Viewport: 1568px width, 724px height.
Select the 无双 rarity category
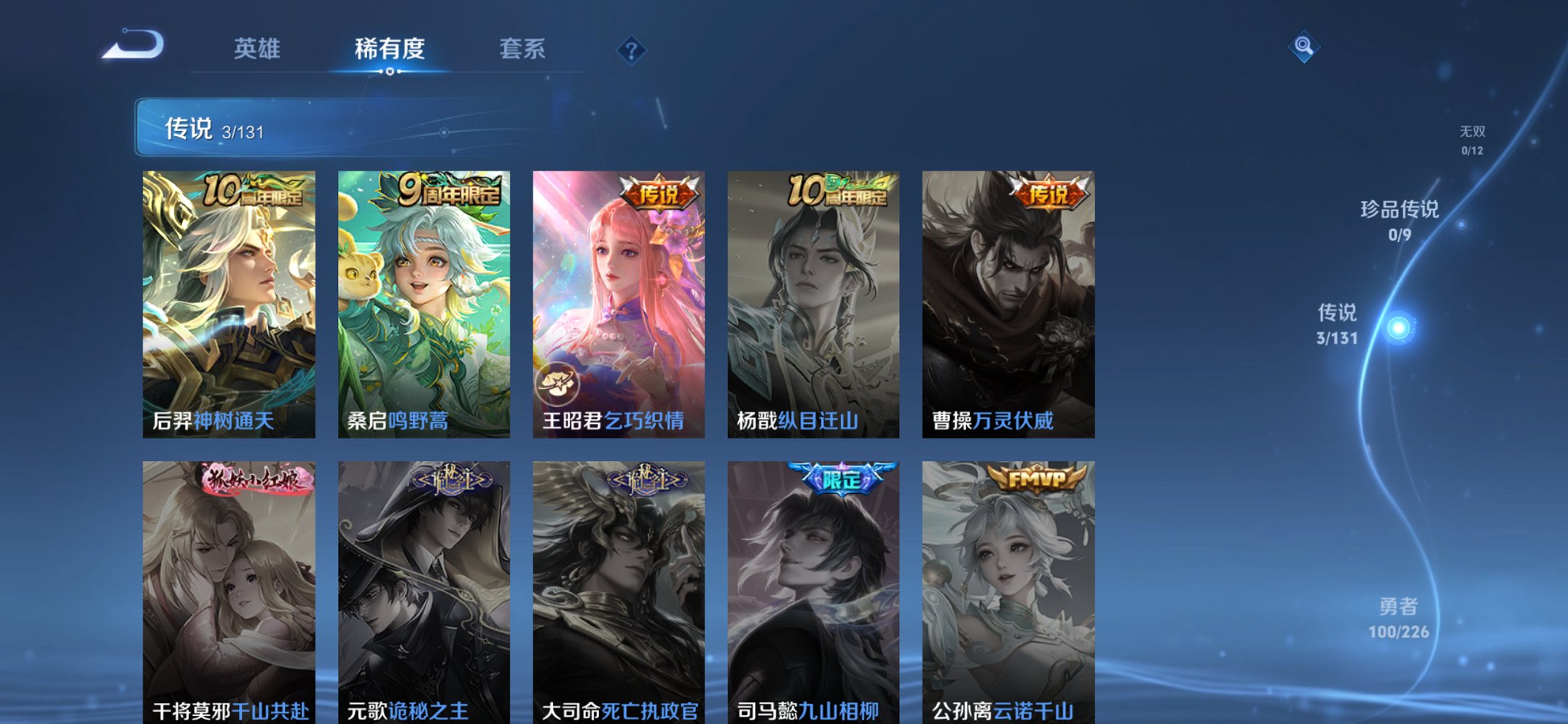pos(1473,139)
